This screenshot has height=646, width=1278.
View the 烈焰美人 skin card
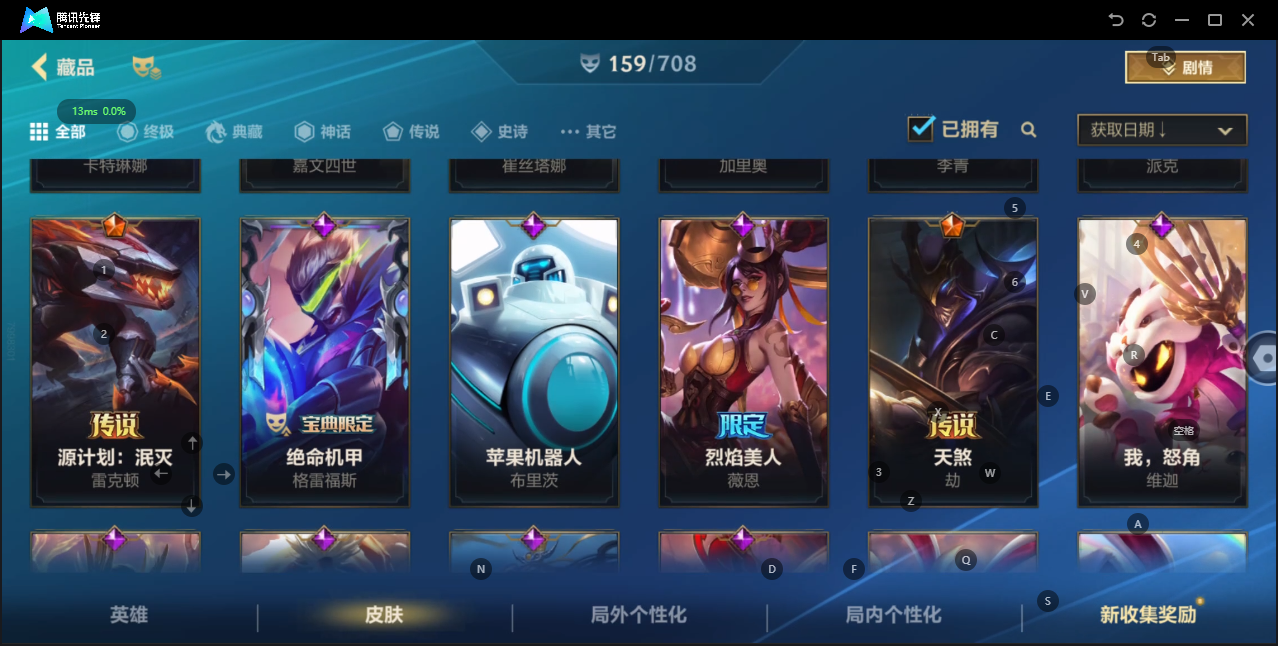pos(743,360)
